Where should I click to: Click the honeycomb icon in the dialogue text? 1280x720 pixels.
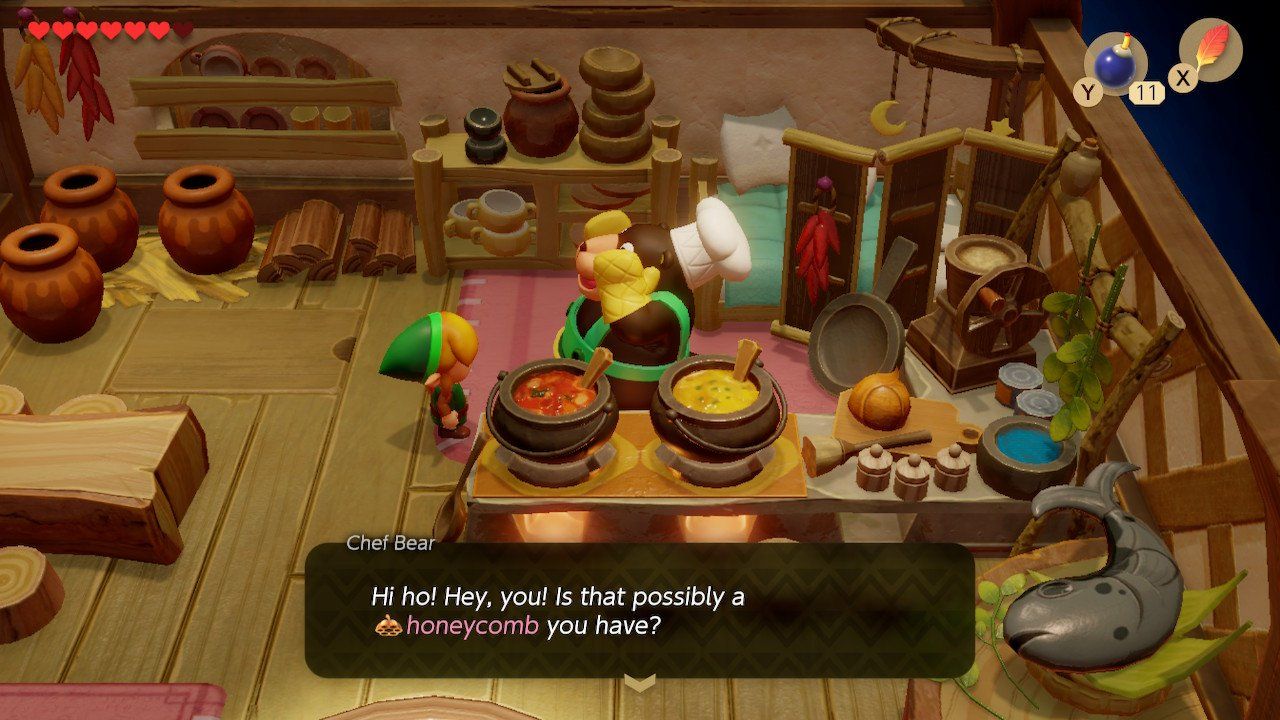coord(389,623)
